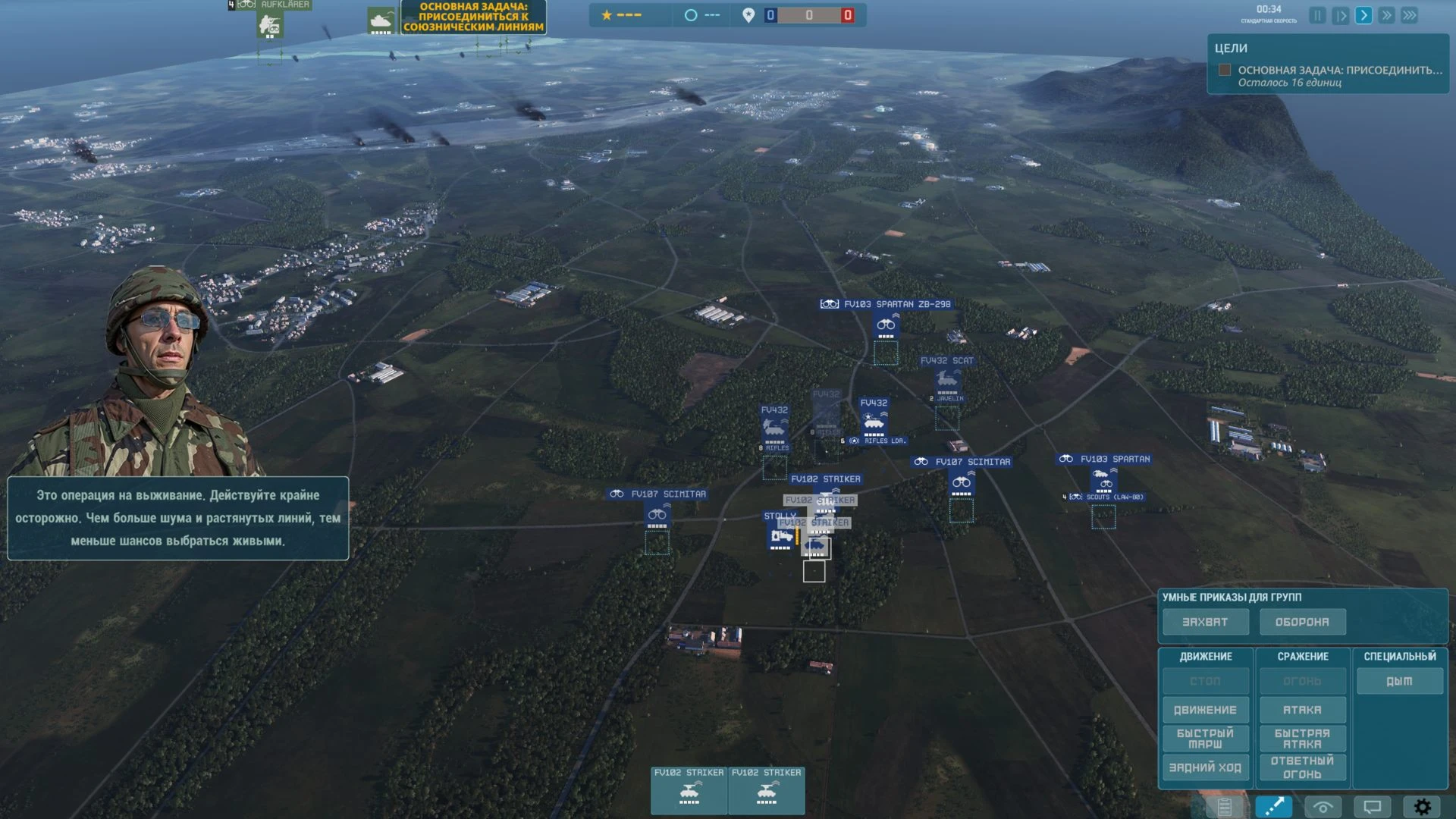Select the FV103 Spartan ZB-298 unit marker
The height and width of the screenshot is (819, 1456).
[x=886, y=326]
